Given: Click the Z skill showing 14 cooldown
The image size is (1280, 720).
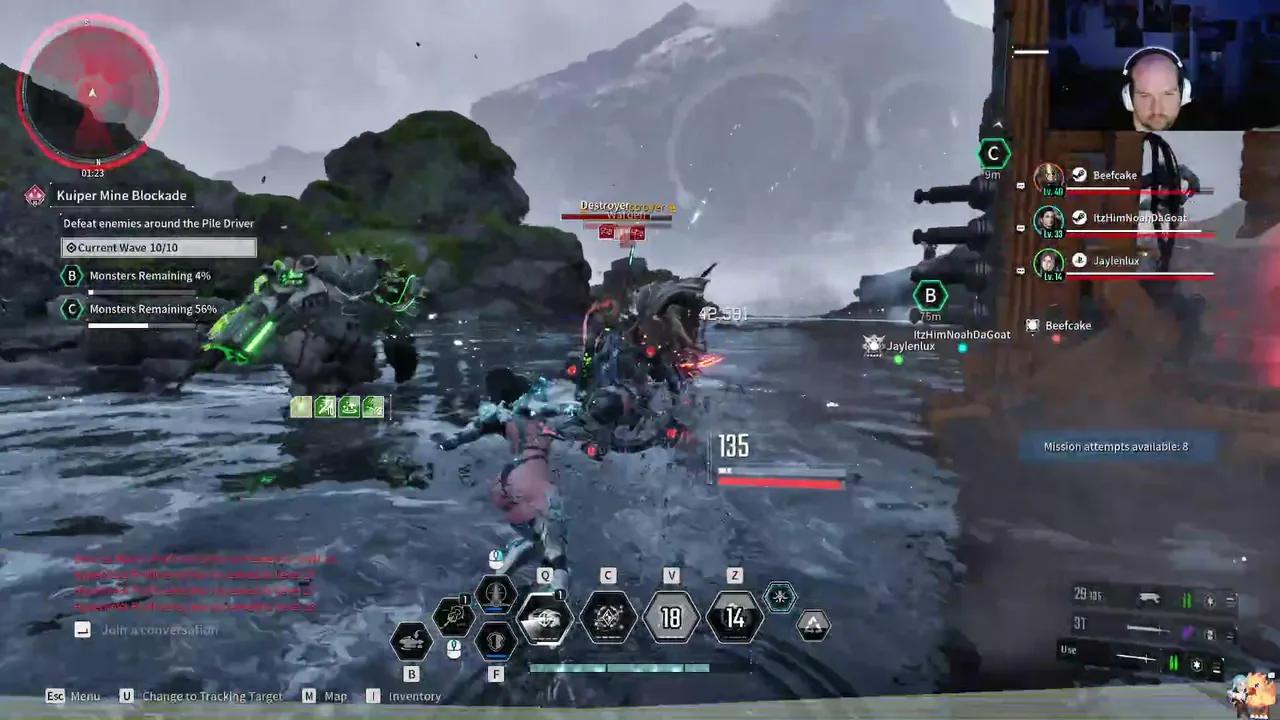Looking at the screenshot, I should point(735,618).
